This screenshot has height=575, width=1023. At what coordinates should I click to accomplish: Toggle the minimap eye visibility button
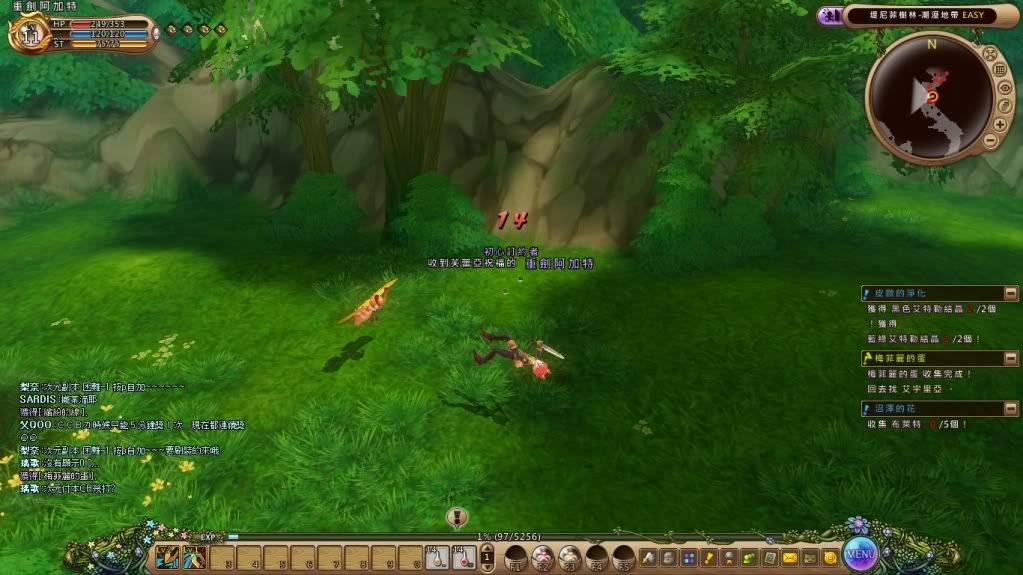1005,88
